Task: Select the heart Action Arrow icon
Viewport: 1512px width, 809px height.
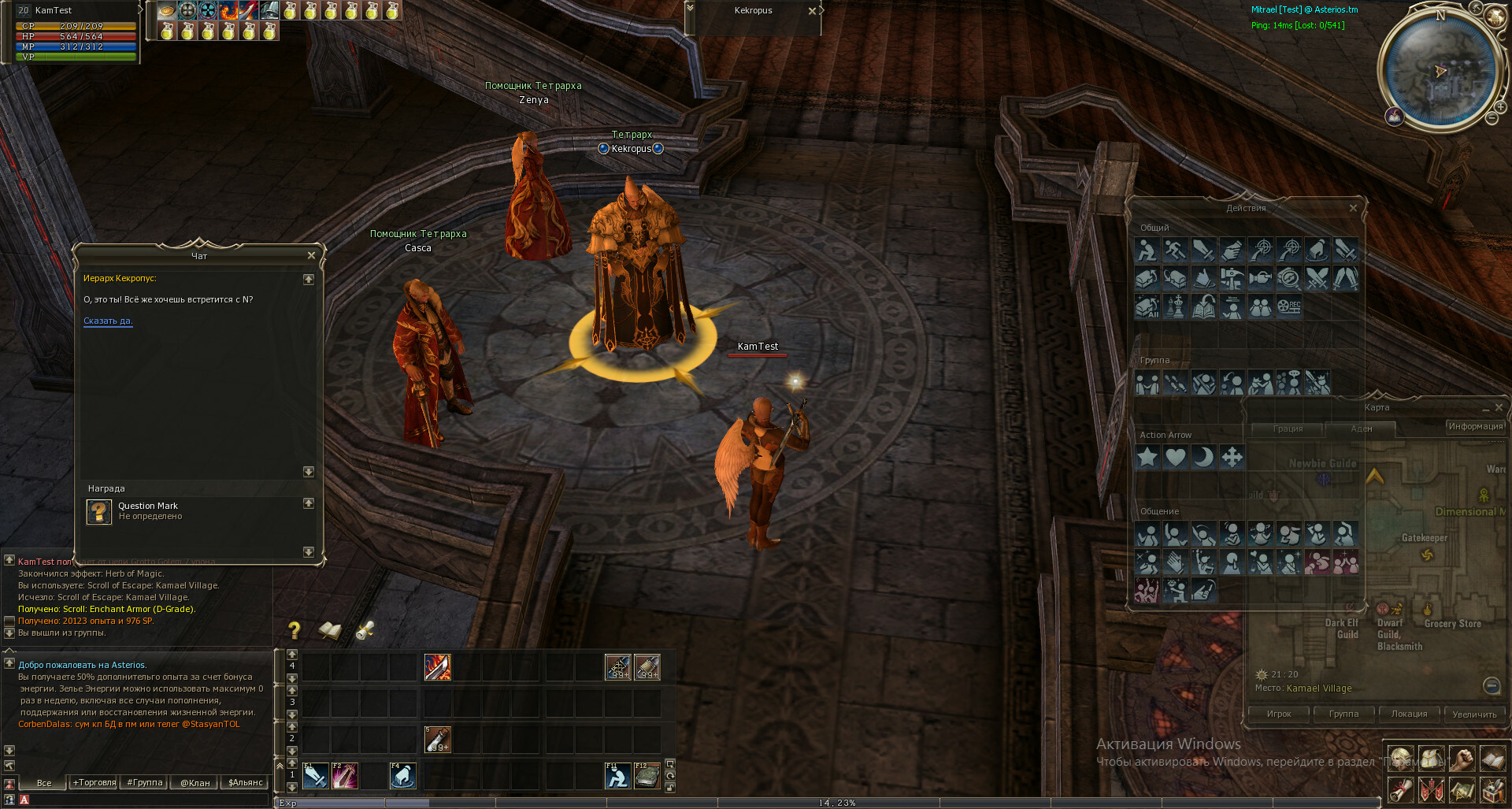Action: click(x=1176, y=457)
